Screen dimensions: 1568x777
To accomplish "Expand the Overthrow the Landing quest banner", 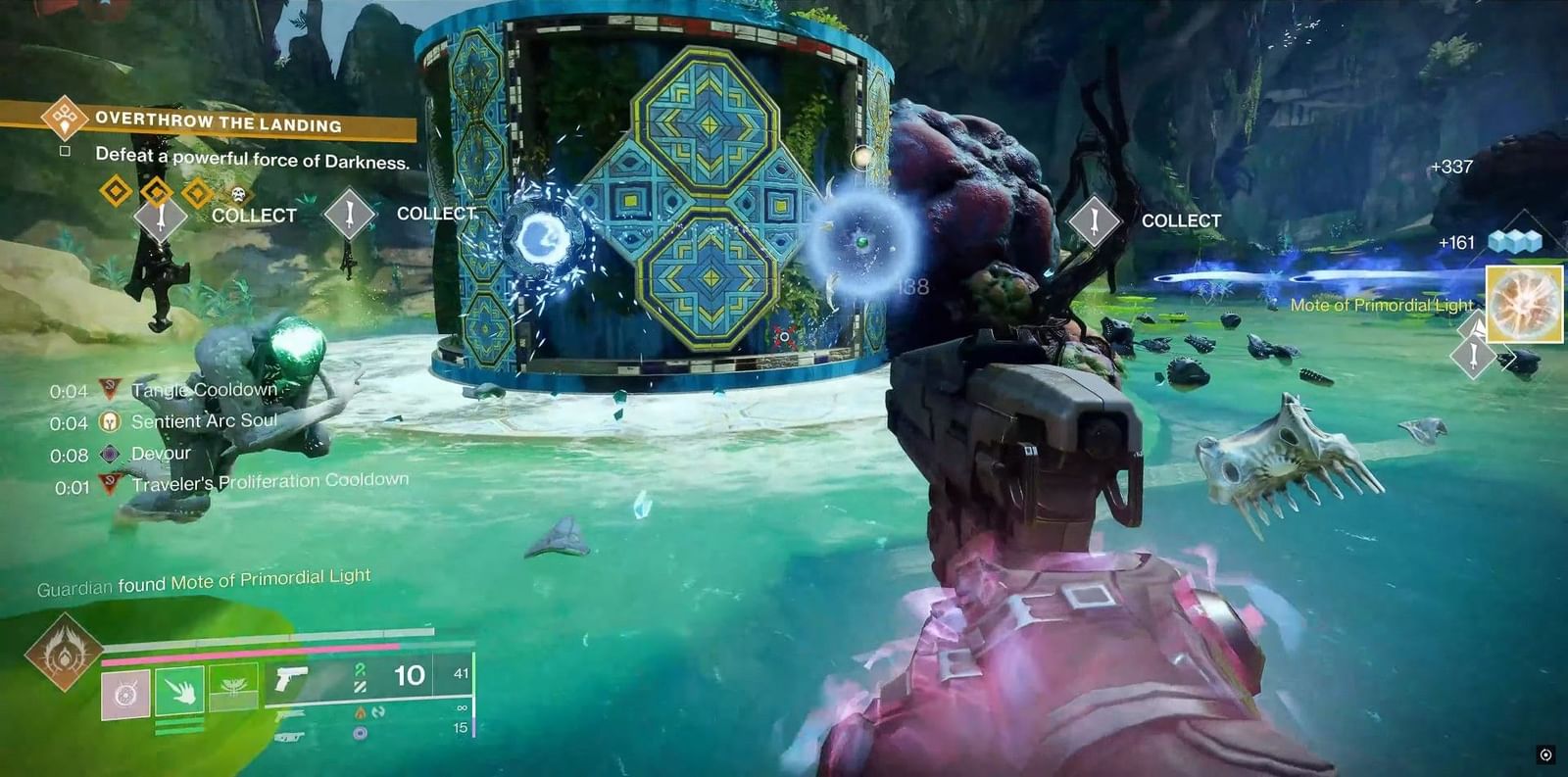I will point(219,121).
